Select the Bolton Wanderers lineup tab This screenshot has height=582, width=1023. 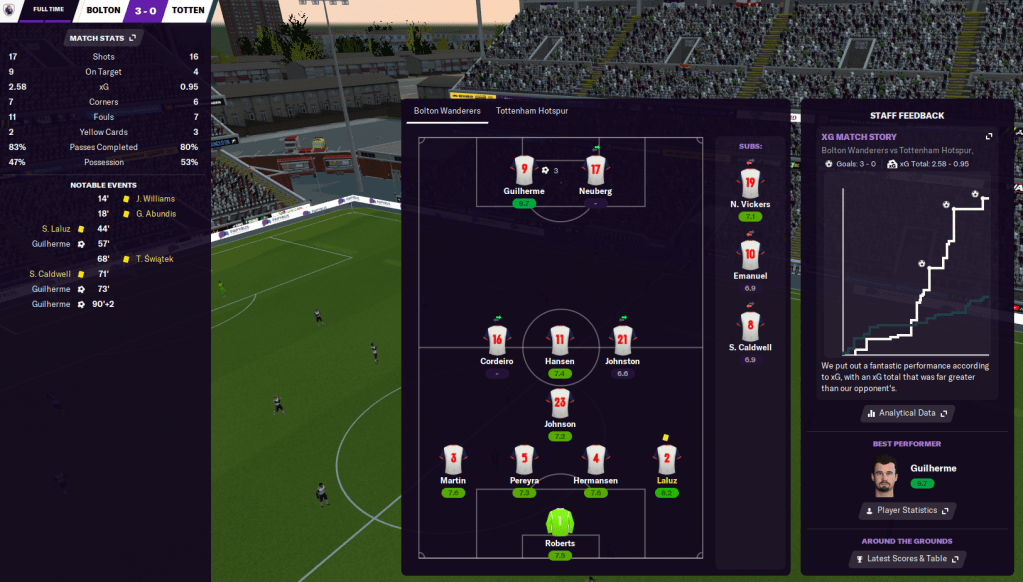pos(445,111)
